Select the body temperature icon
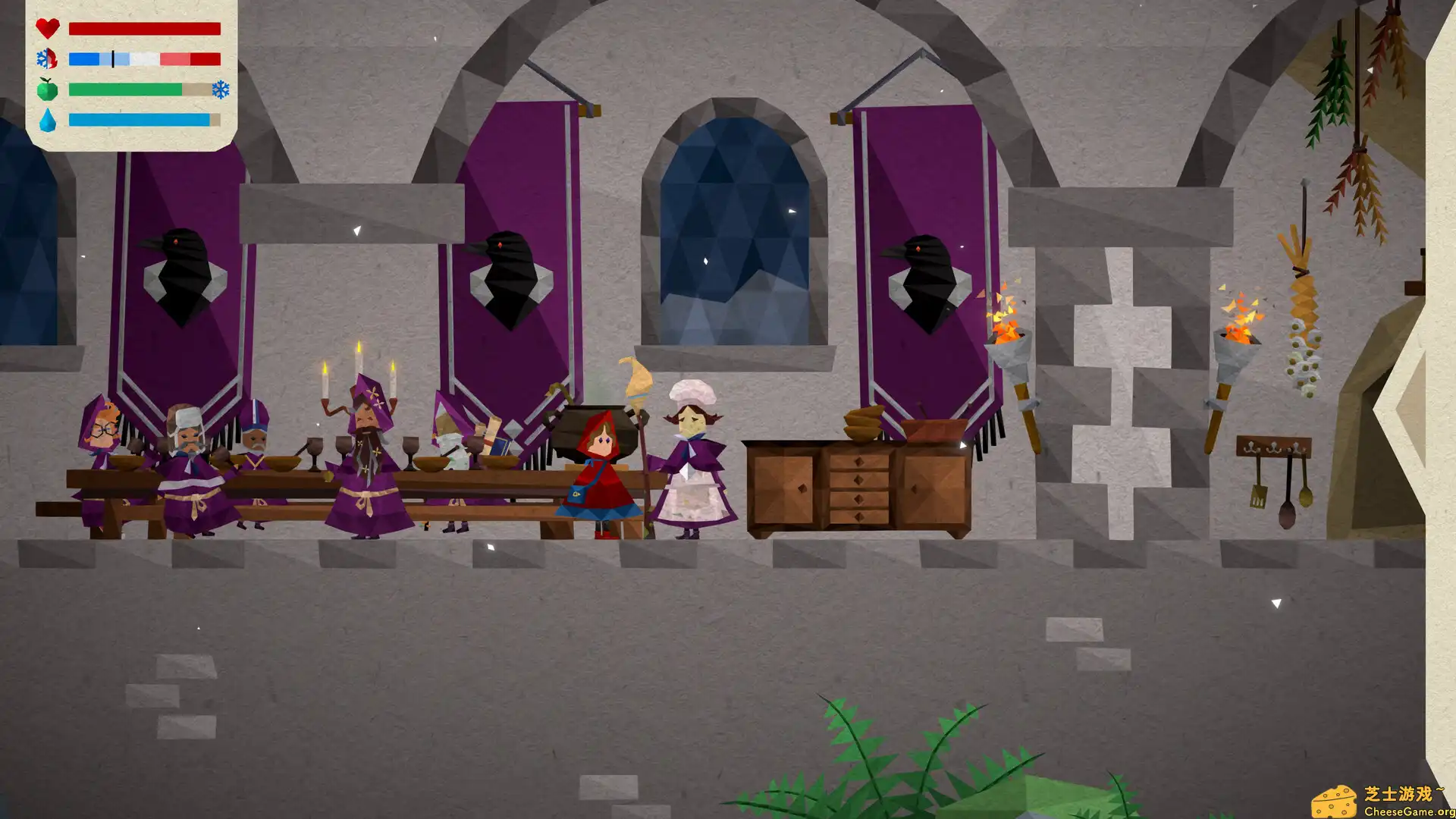 coord(47,59)
